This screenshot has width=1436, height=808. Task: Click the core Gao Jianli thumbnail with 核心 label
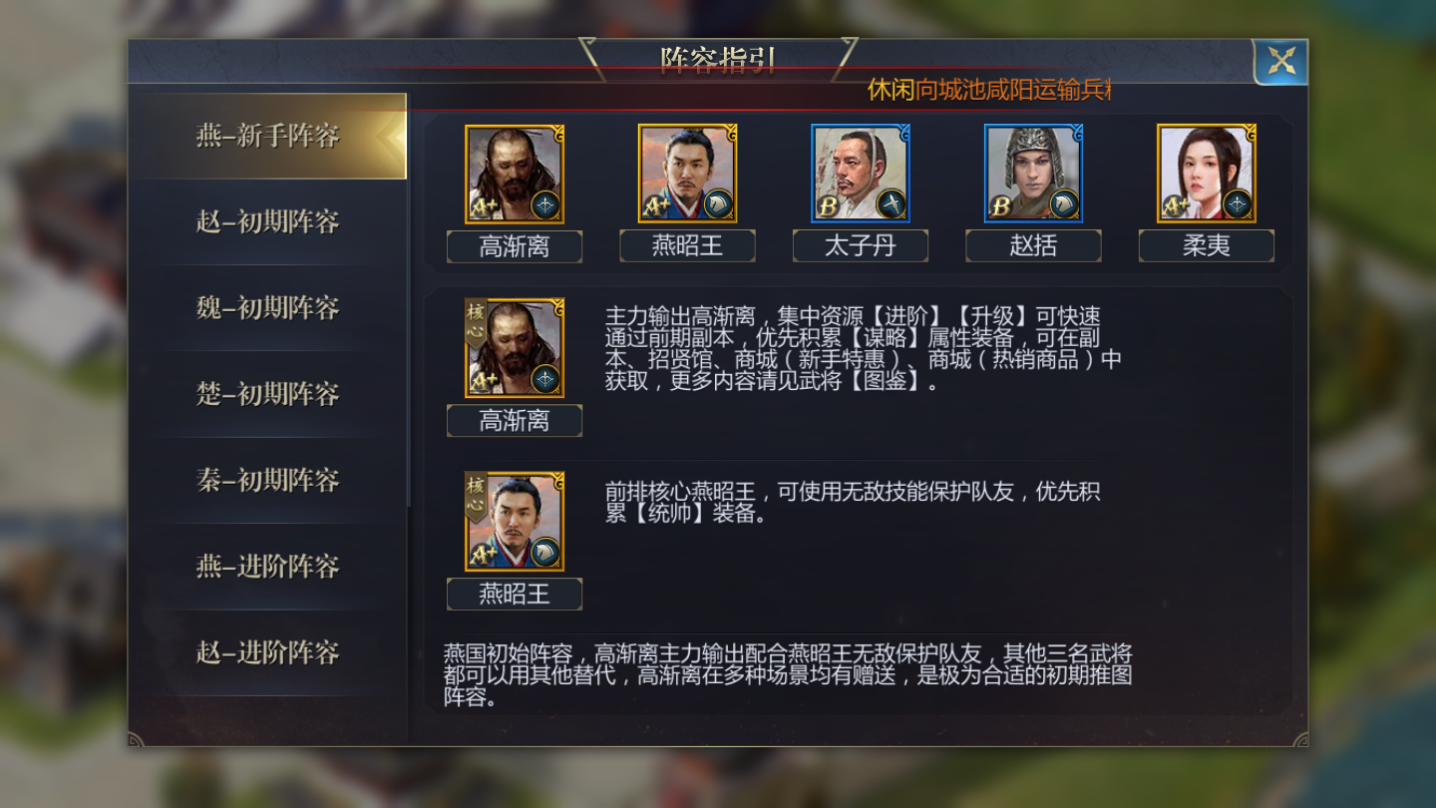(x=513, y=348)
